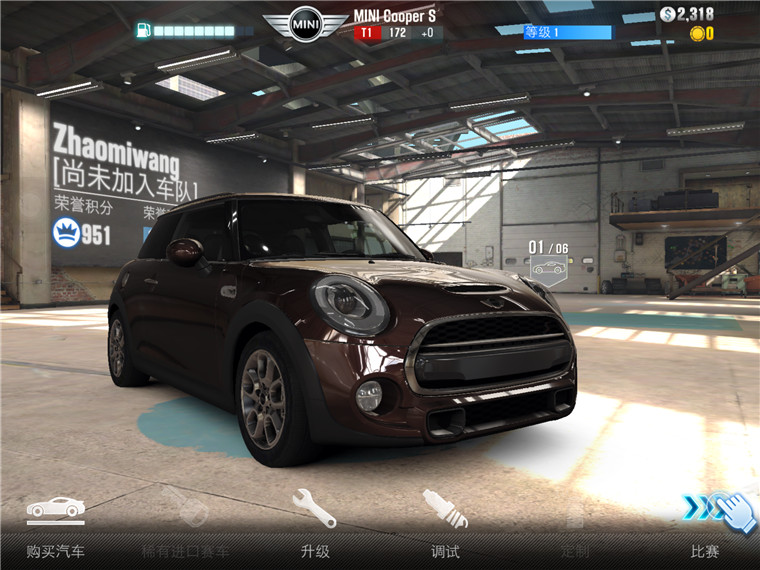Tap the cash balance dollar icon

tap(668, 14)
